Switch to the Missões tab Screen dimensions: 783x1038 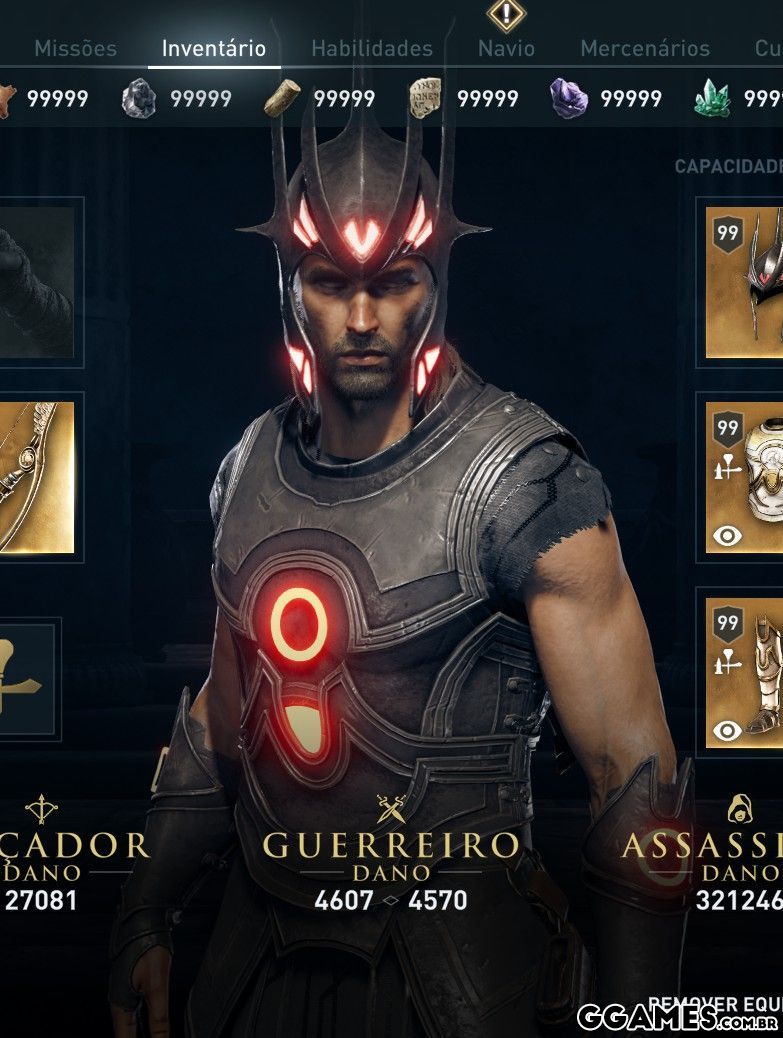[75, 48]
